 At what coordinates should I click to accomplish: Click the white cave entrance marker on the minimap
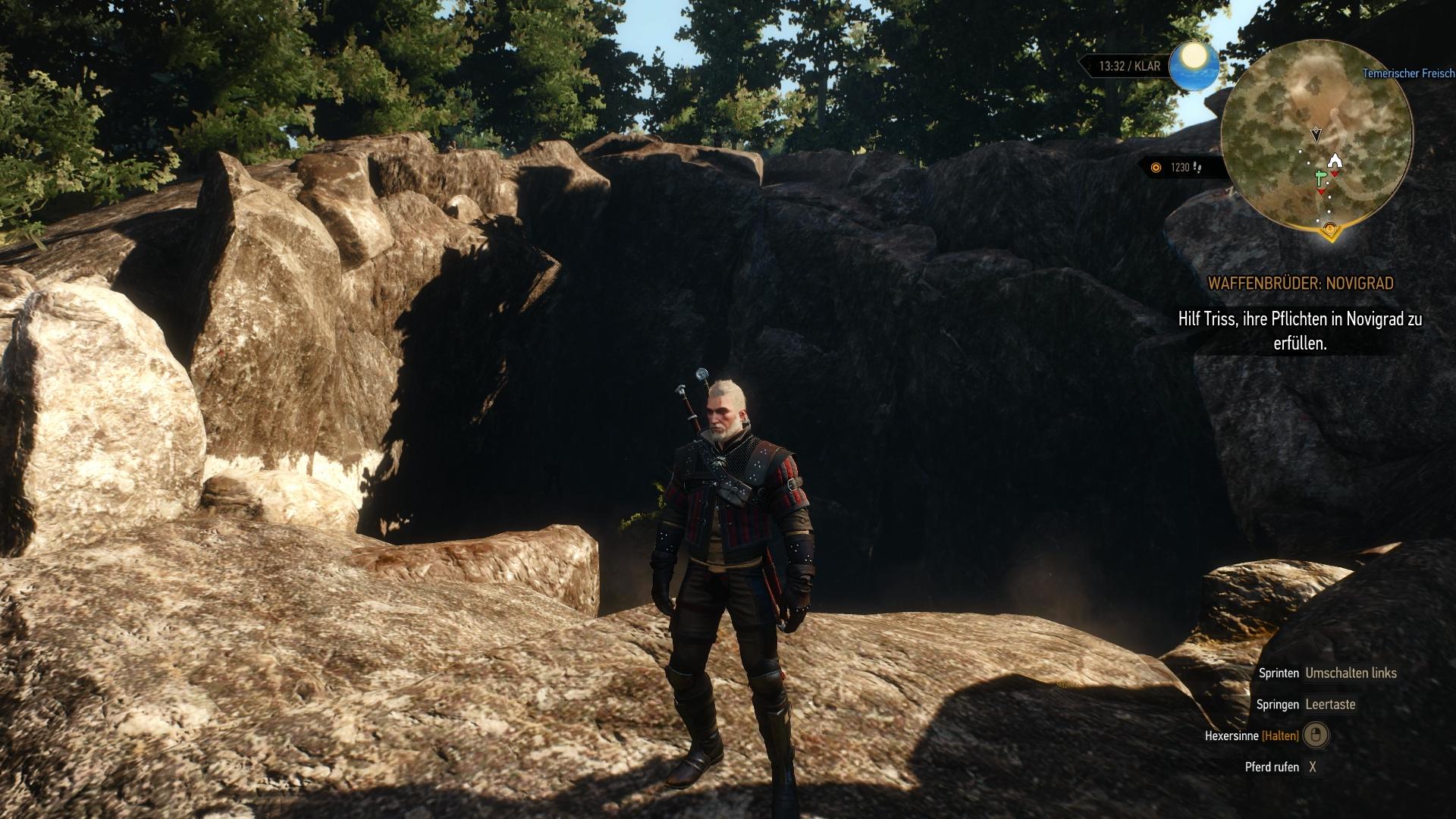click(x=1335, y=161)
